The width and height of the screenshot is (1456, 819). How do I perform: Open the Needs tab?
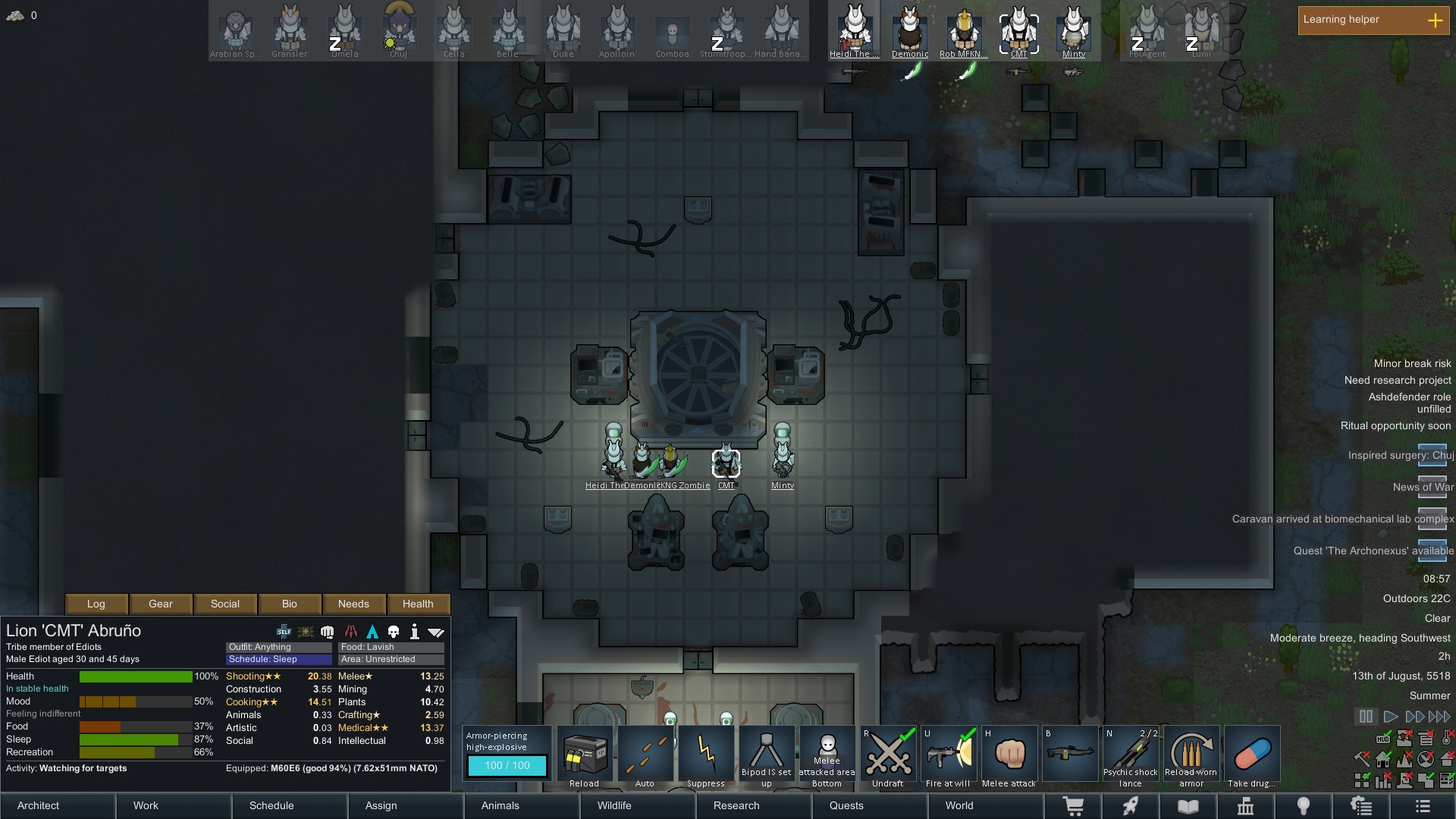point(353,604)
